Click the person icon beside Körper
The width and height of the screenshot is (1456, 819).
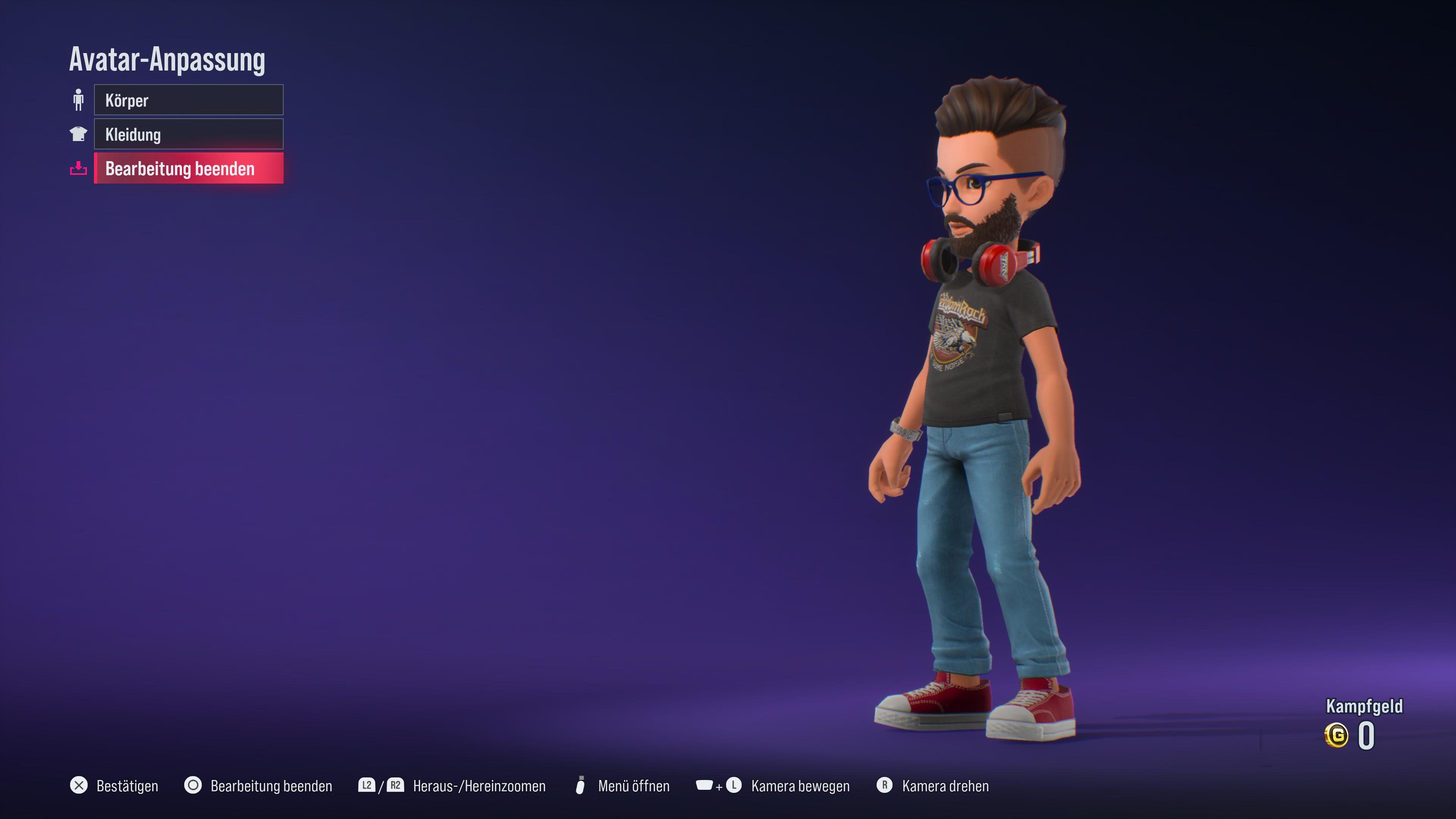pos(79,99)
